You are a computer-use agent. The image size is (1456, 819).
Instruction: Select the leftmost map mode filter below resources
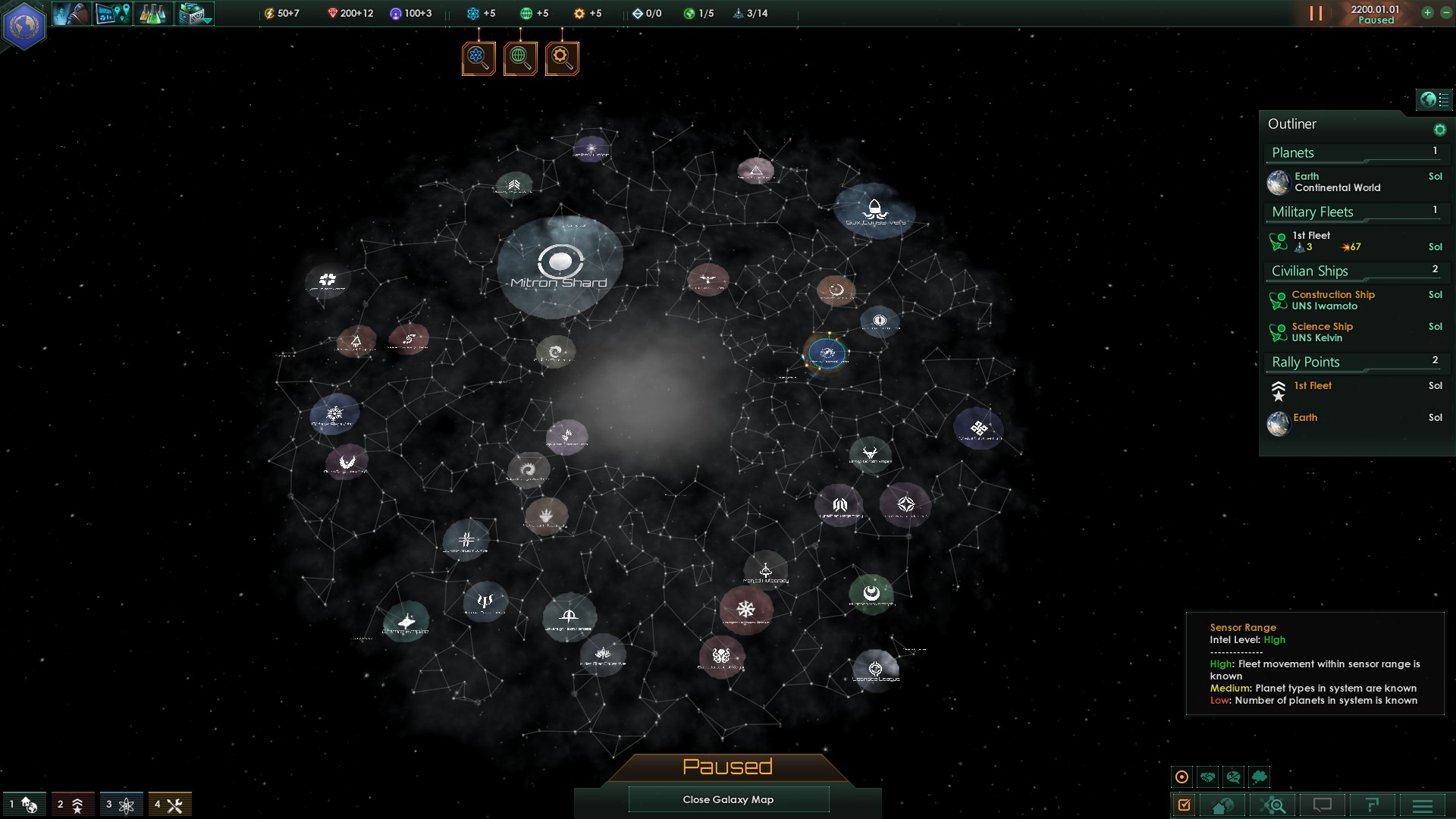click(478, 58)
